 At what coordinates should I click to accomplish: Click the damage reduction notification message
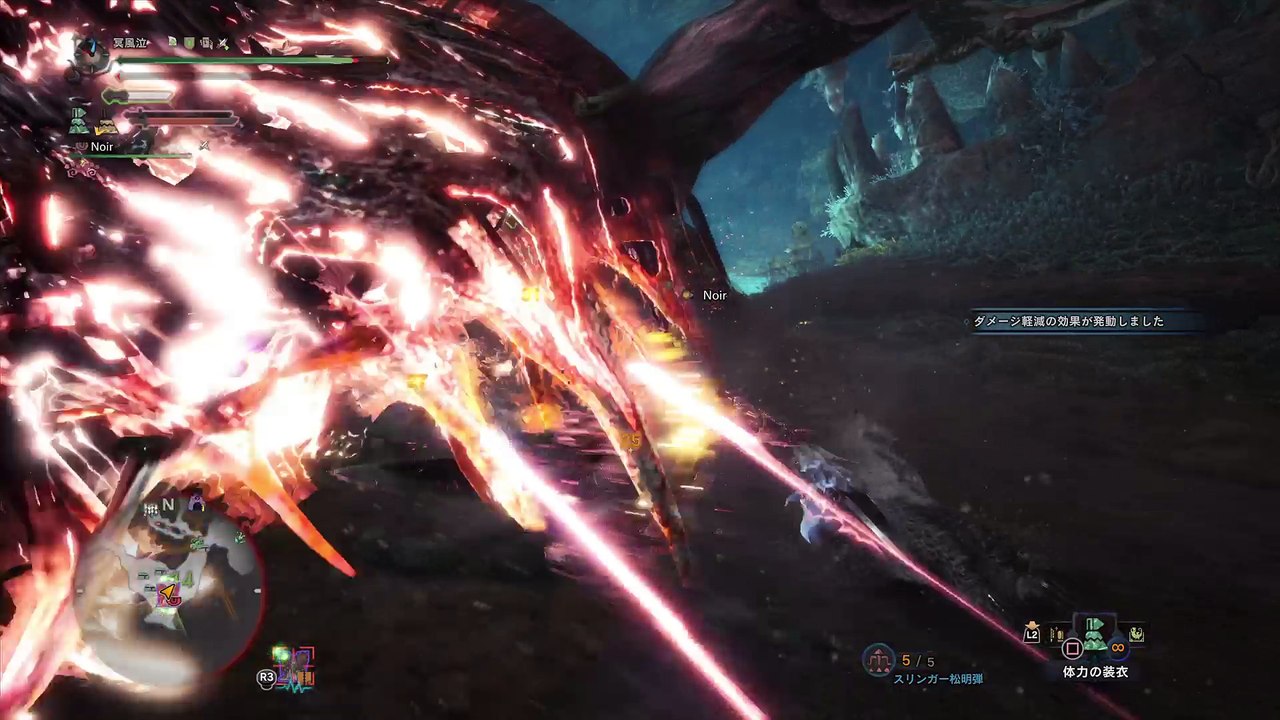click(1068, 322)
